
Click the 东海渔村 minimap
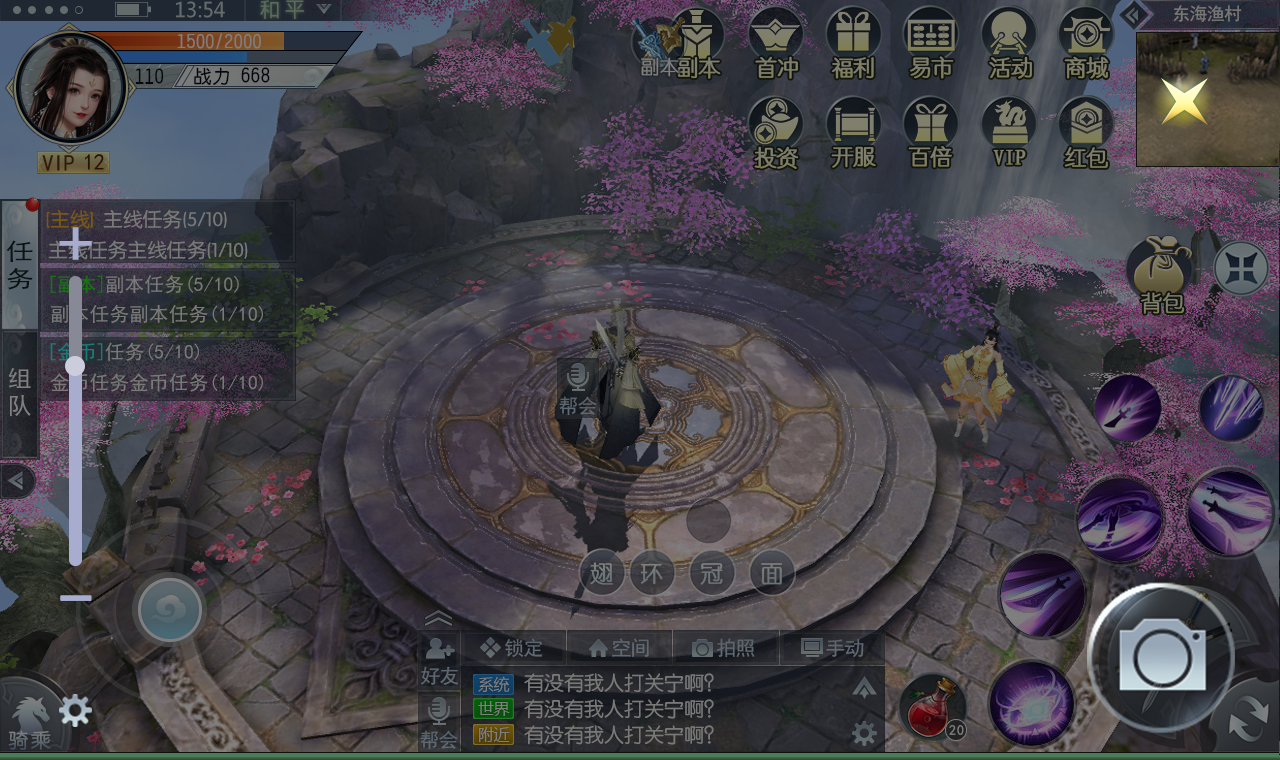[x=1207, y=98]
